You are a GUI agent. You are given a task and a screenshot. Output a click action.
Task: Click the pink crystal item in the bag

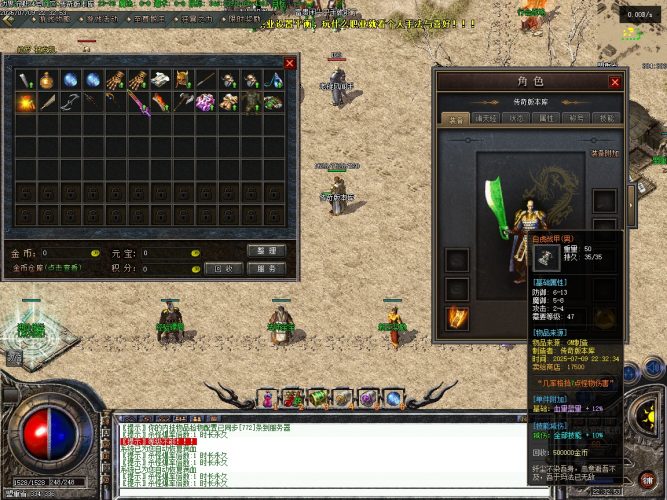click(x=206, y=102)
